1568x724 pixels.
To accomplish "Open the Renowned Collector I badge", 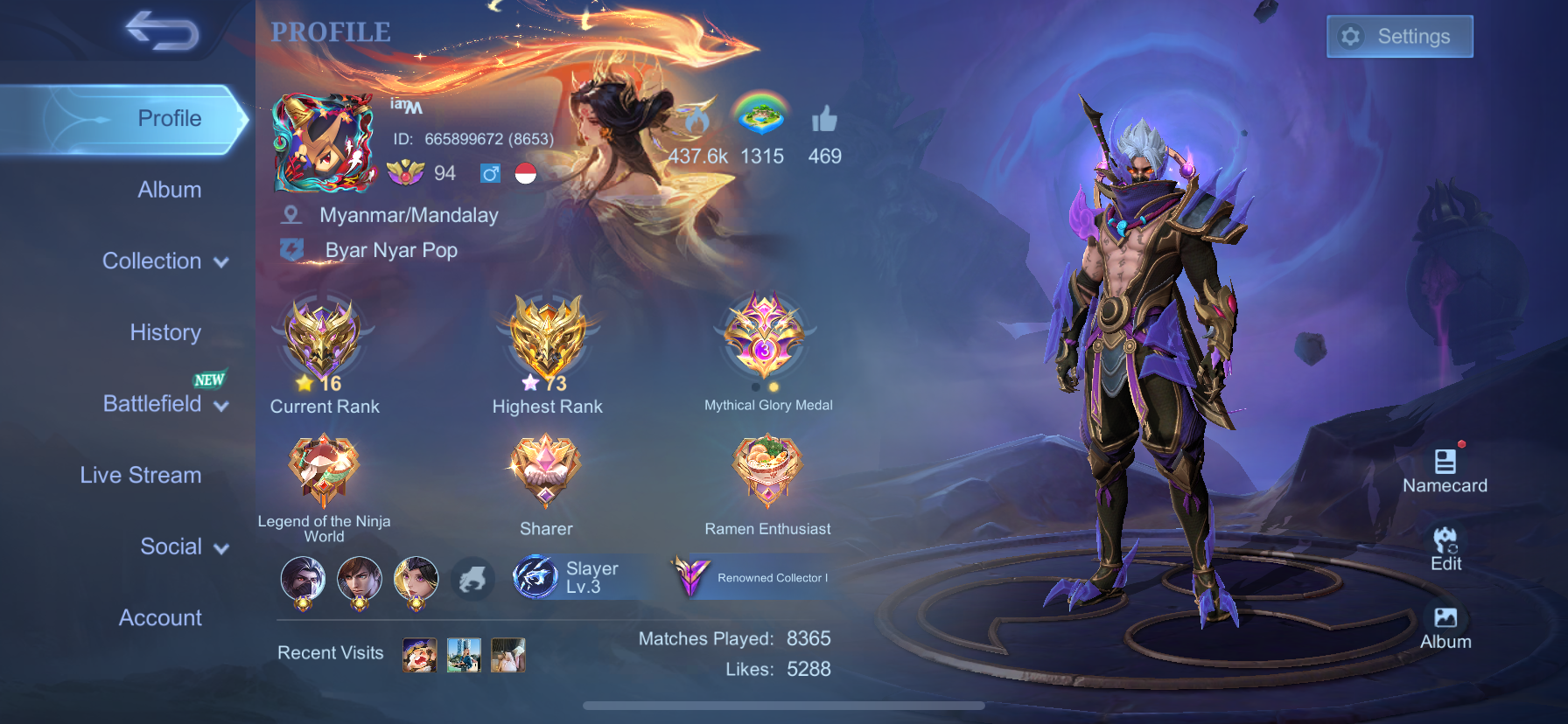I will click(x=751, y=577).
